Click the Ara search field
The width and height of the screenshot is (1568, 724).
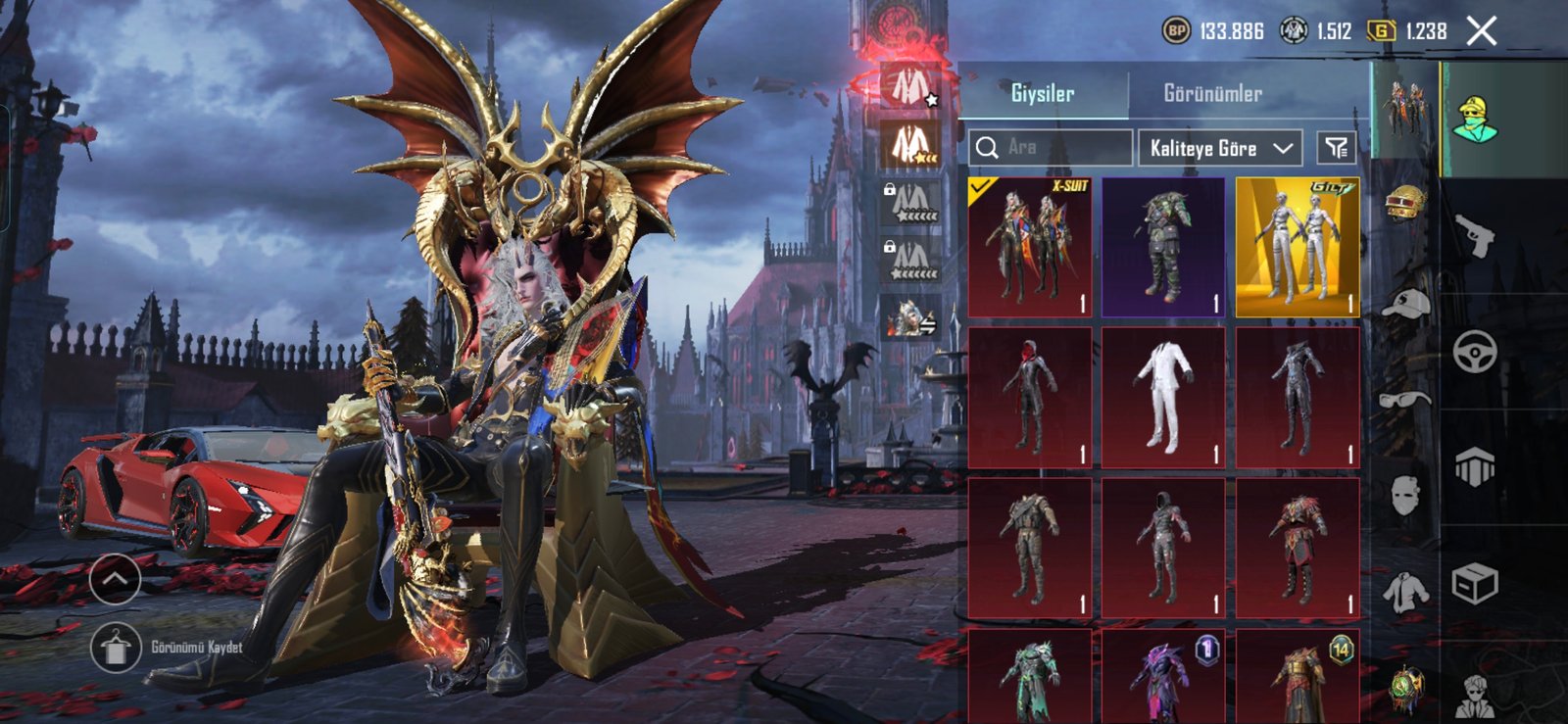(1051, 147)
